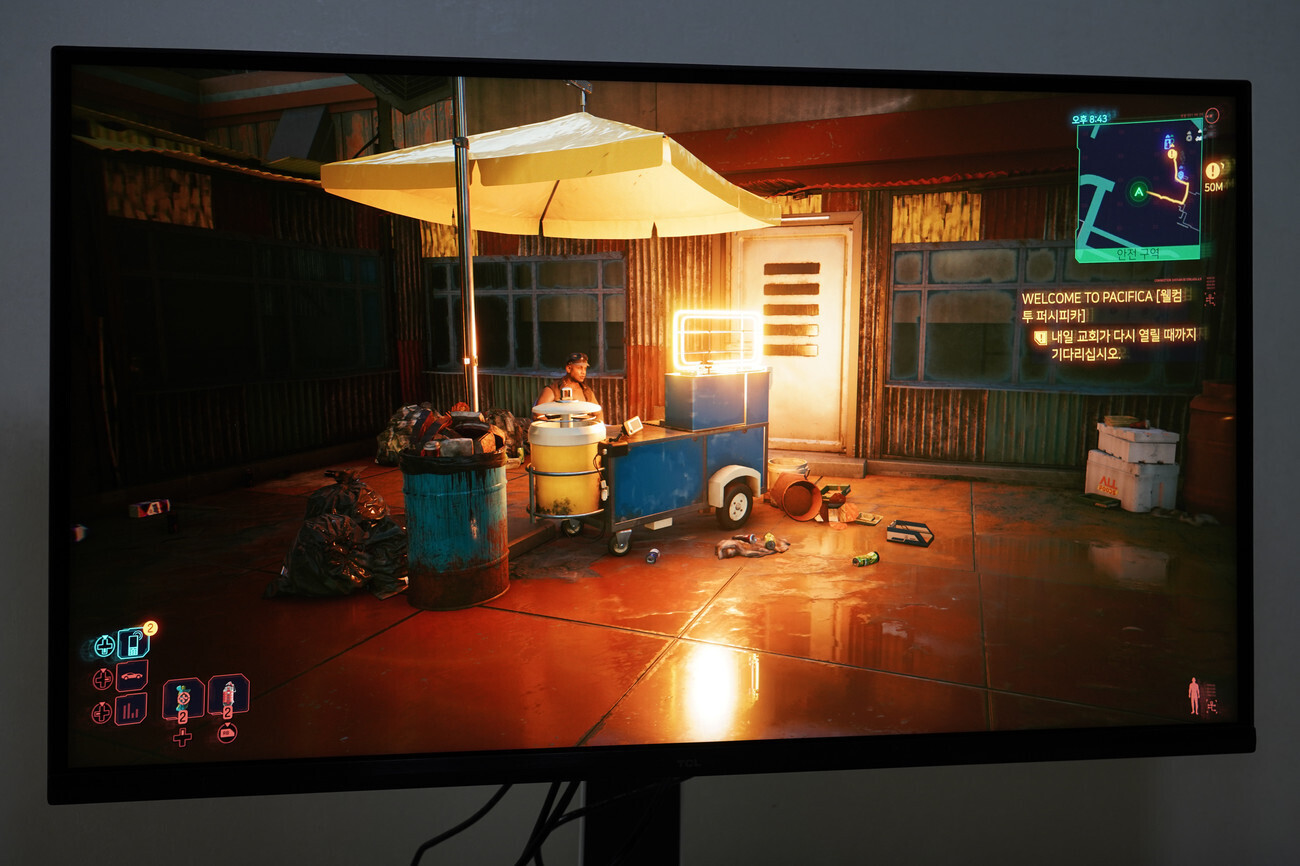Select the grenade quickslot item
1300x866 pixels.
pyautogui.click(x=183, y=698)
